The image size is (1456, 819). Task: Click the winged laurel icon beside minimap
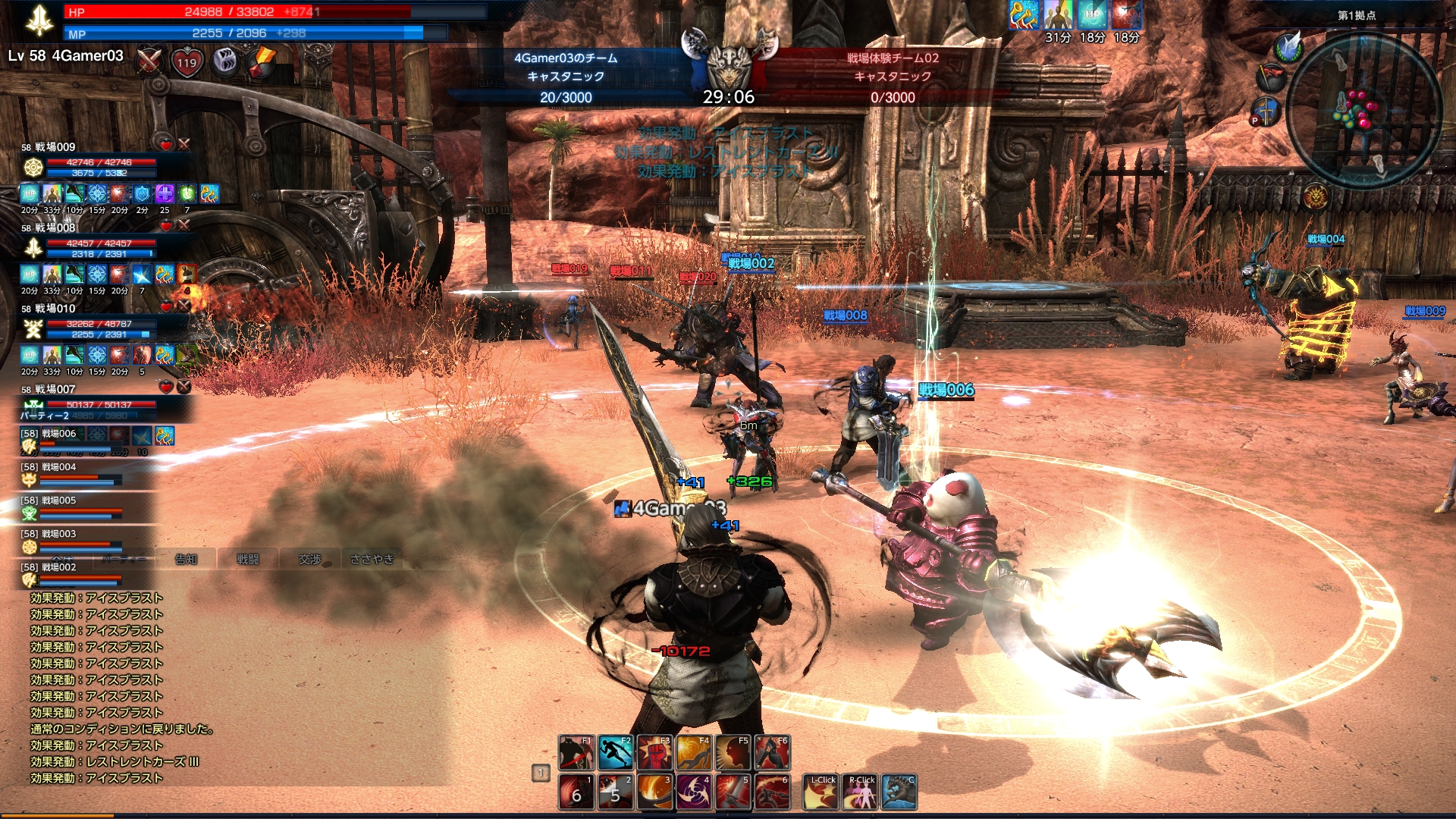pyautogui.click(x=1288, y=47)
